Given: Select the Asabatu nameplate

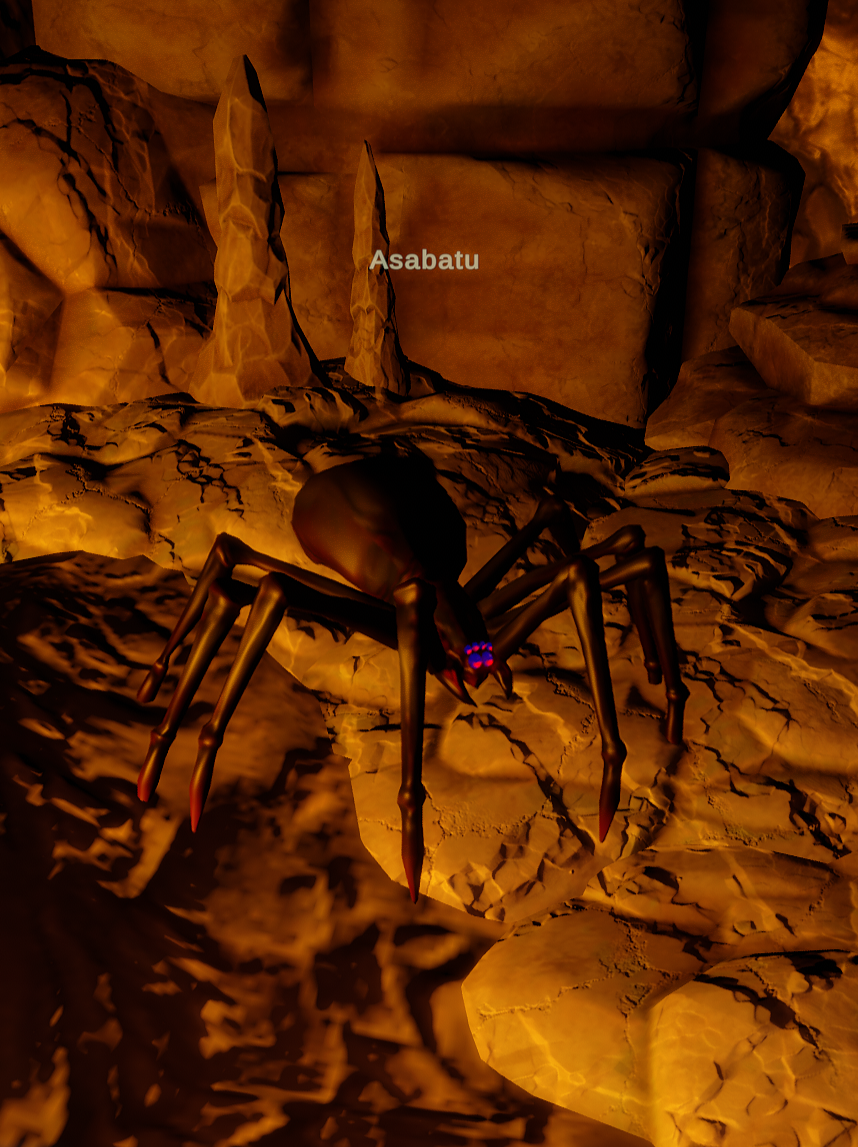Looking at the screenshot, I should [424, 261].
